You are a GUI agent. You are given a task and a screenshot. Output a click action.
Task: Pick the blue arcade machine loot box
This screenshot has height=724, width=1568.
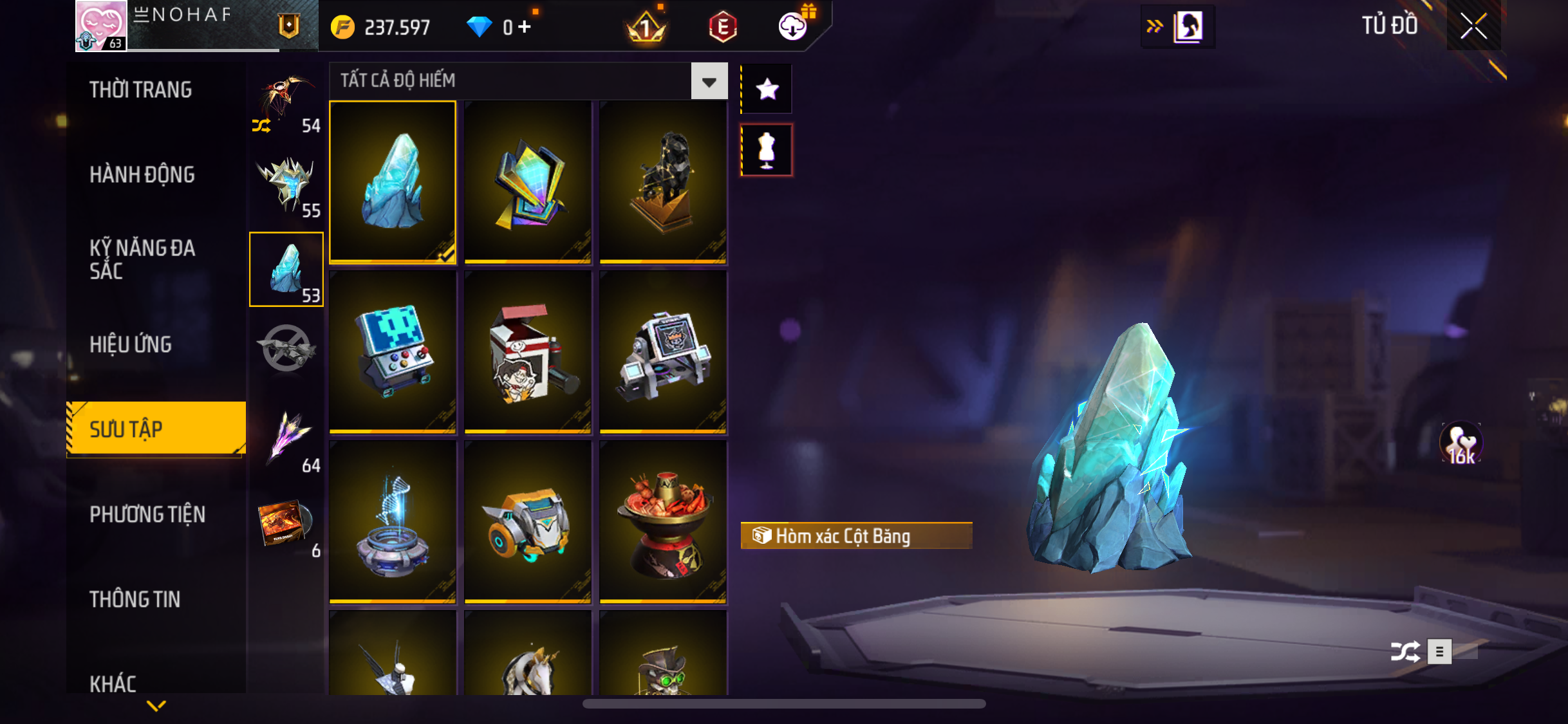click(393, 351)
